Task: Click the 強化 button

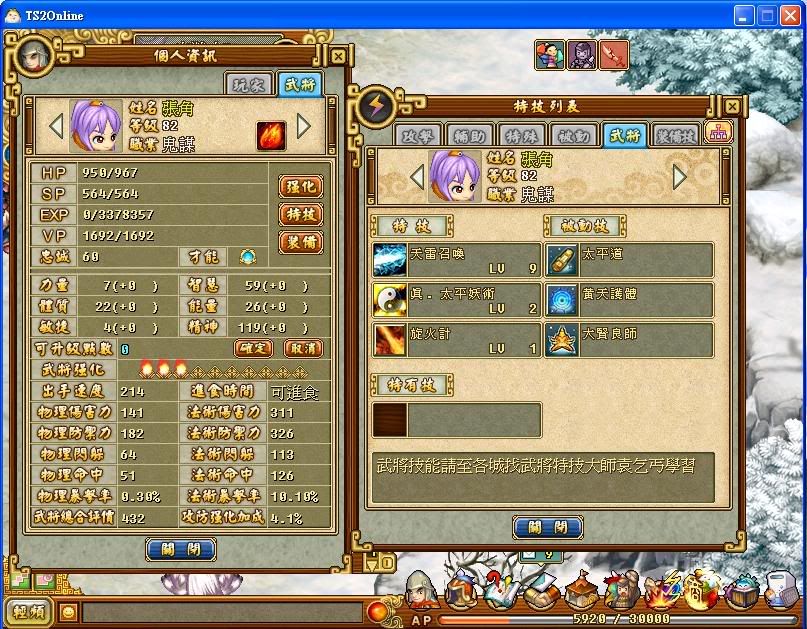Action: click(300, 186)
